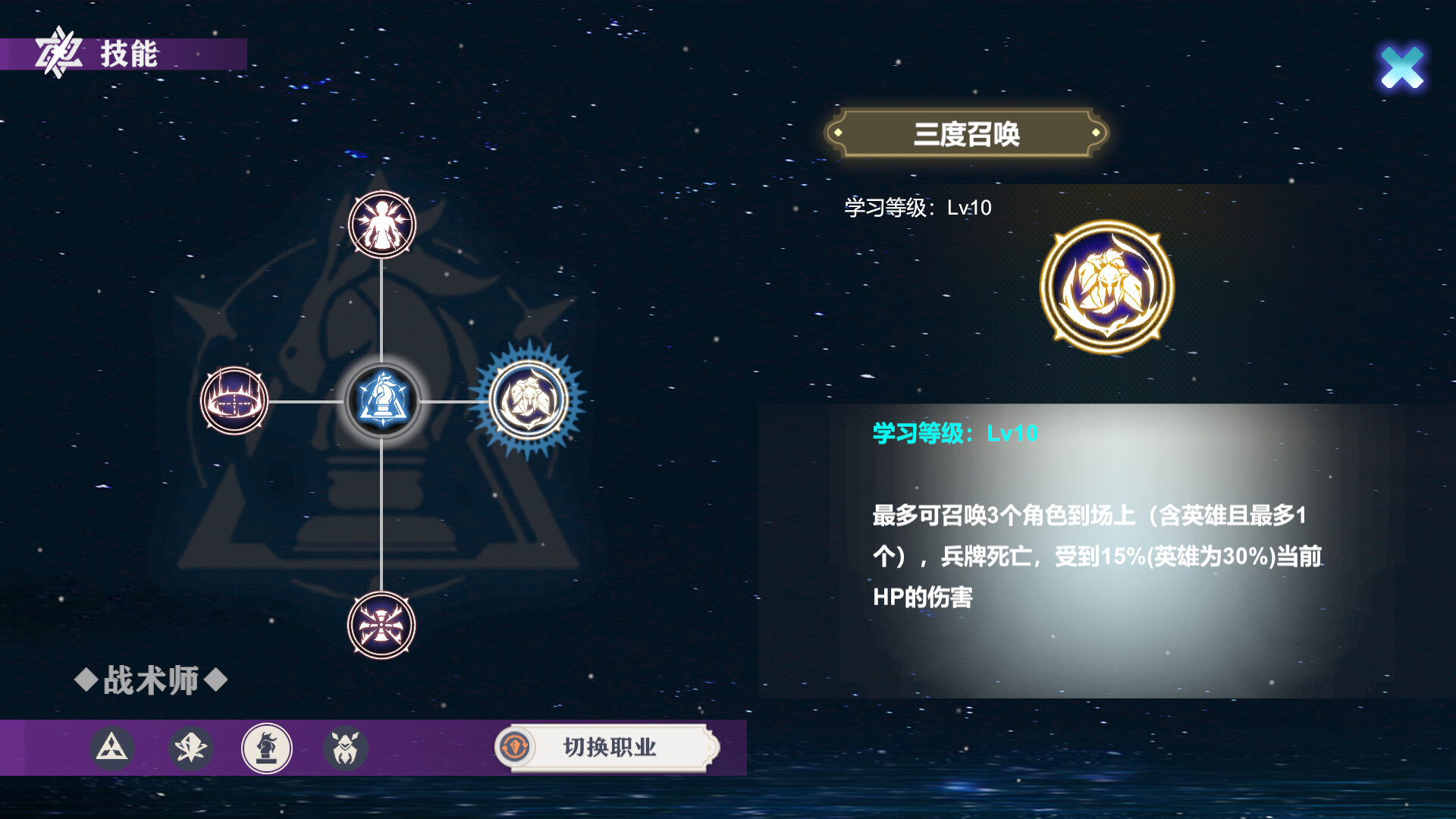
Task: Toggle the tactician class selection circle
Action: coord(267,748)
